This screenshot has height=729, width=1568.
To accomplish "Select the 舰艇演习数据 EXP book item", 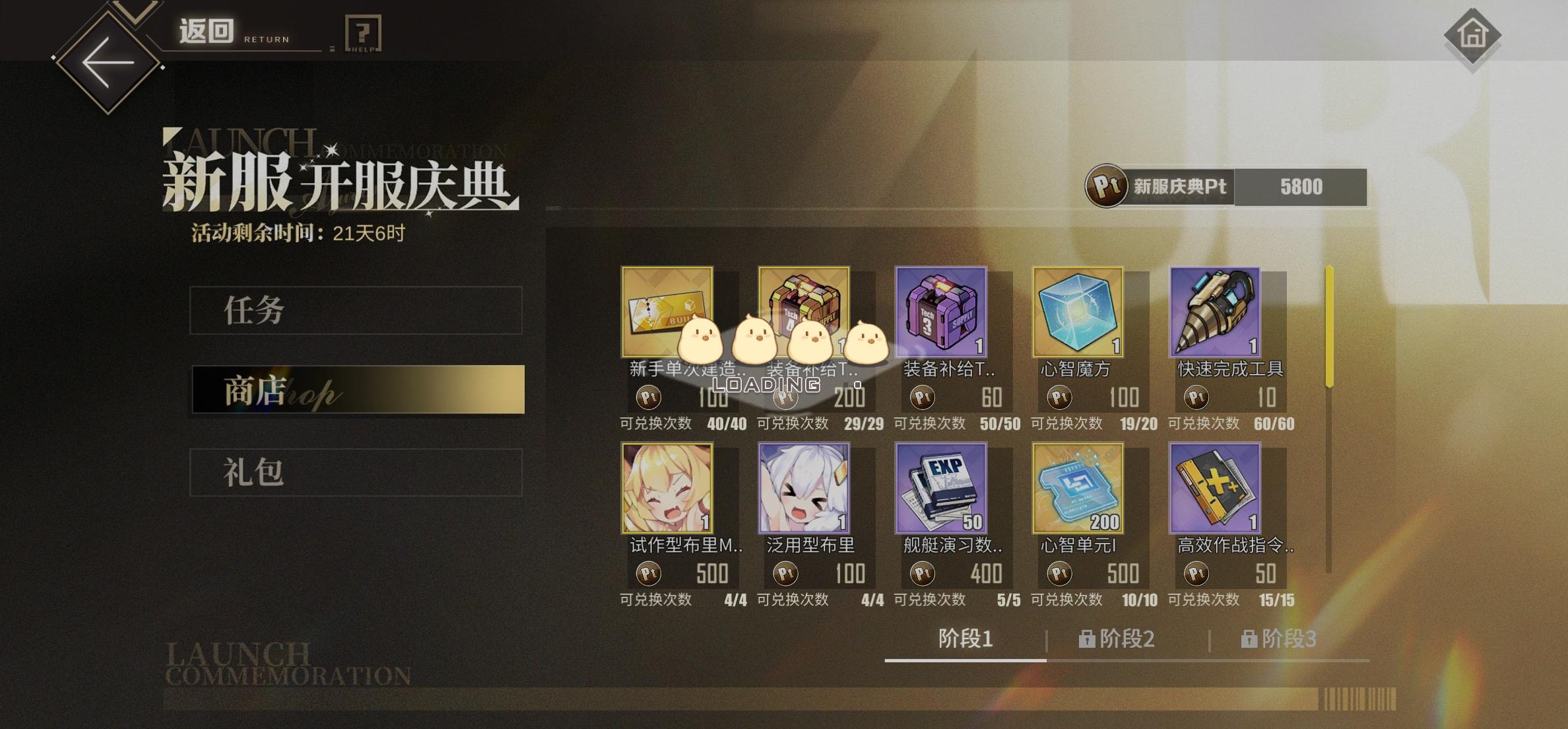I will pyautogui.click(x=940, y=489).
